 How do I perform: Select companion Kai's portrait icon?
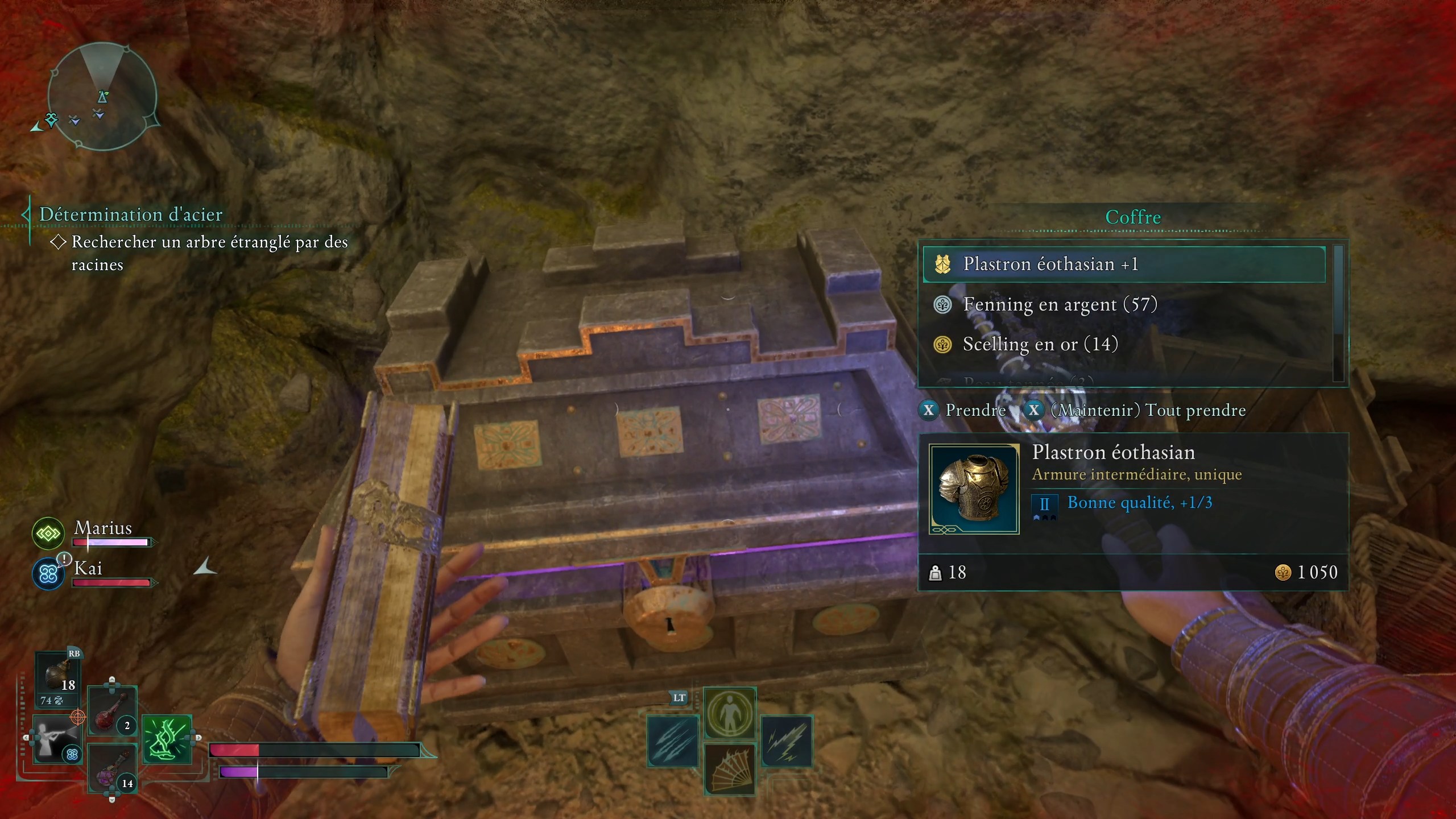coord(48,574)
